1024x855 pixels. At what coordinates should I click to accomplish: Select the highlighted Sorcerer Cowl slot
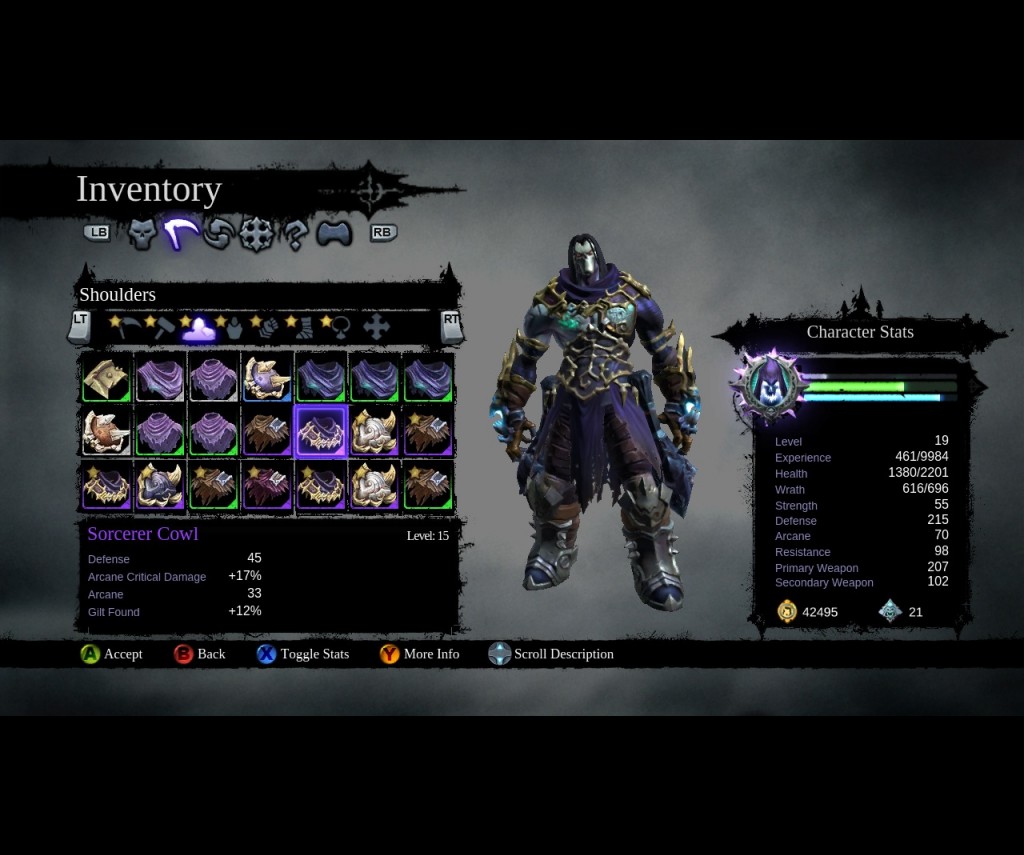pyautogui.click(x=321, y=431)
